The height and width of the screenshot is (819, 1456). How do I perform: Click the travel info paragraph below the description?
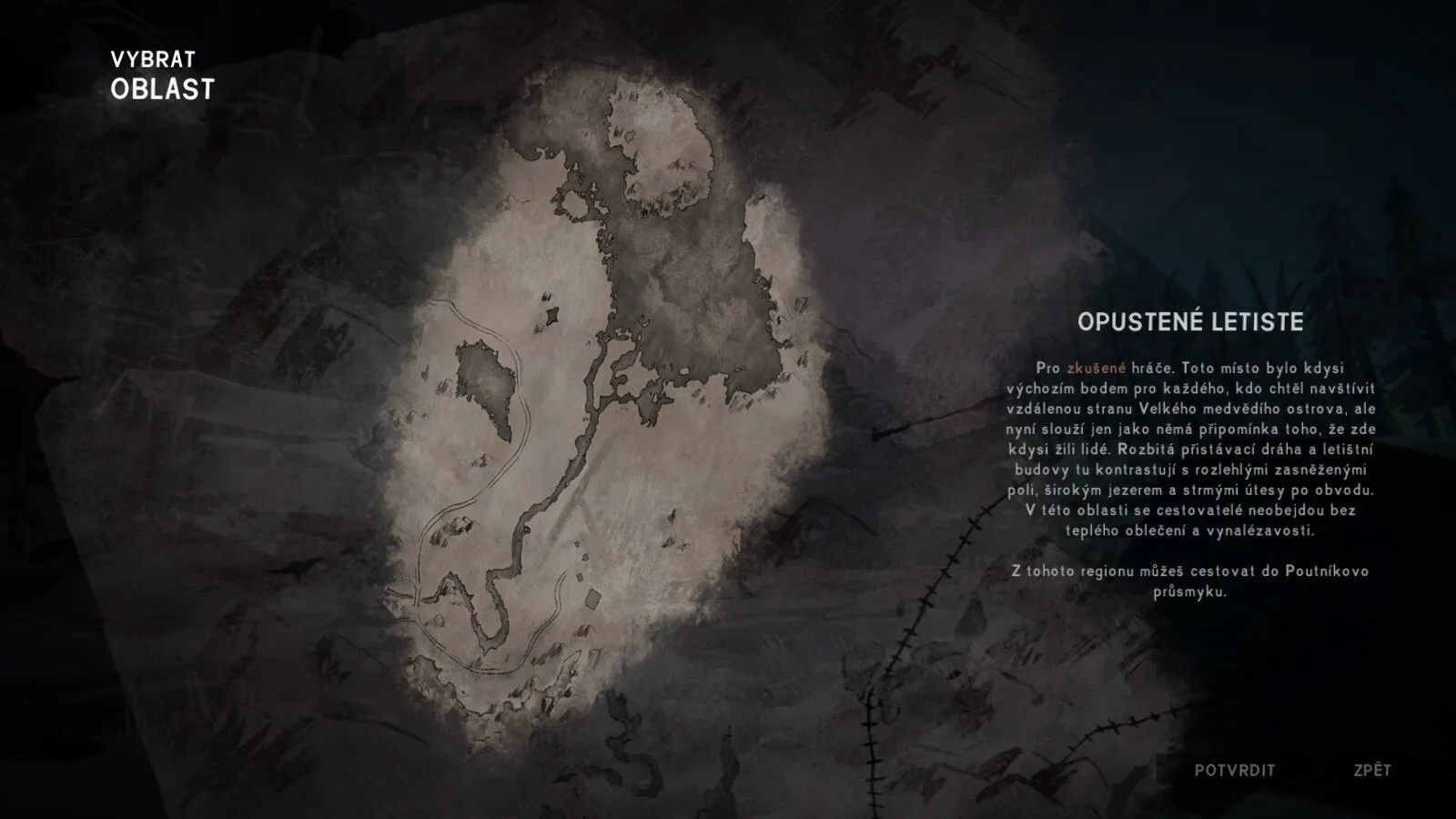(1192, 582)
